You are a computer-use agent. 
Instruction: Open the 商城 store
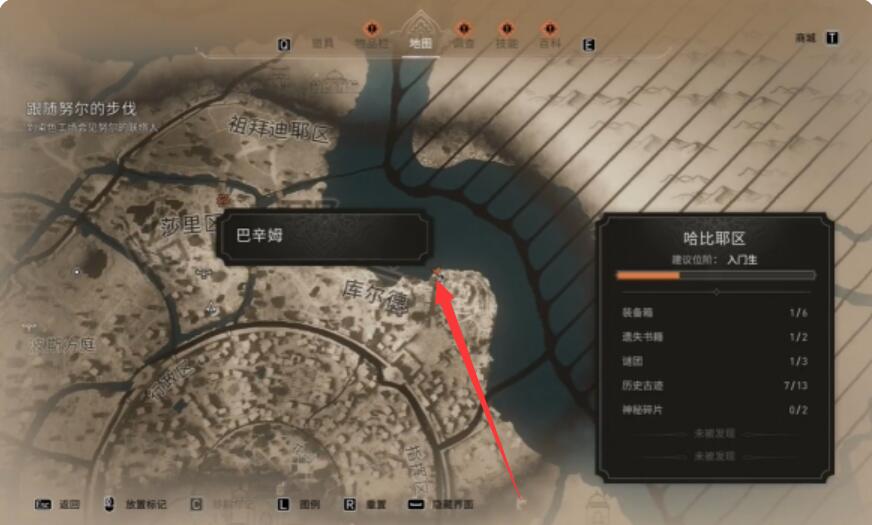[805, 38]
